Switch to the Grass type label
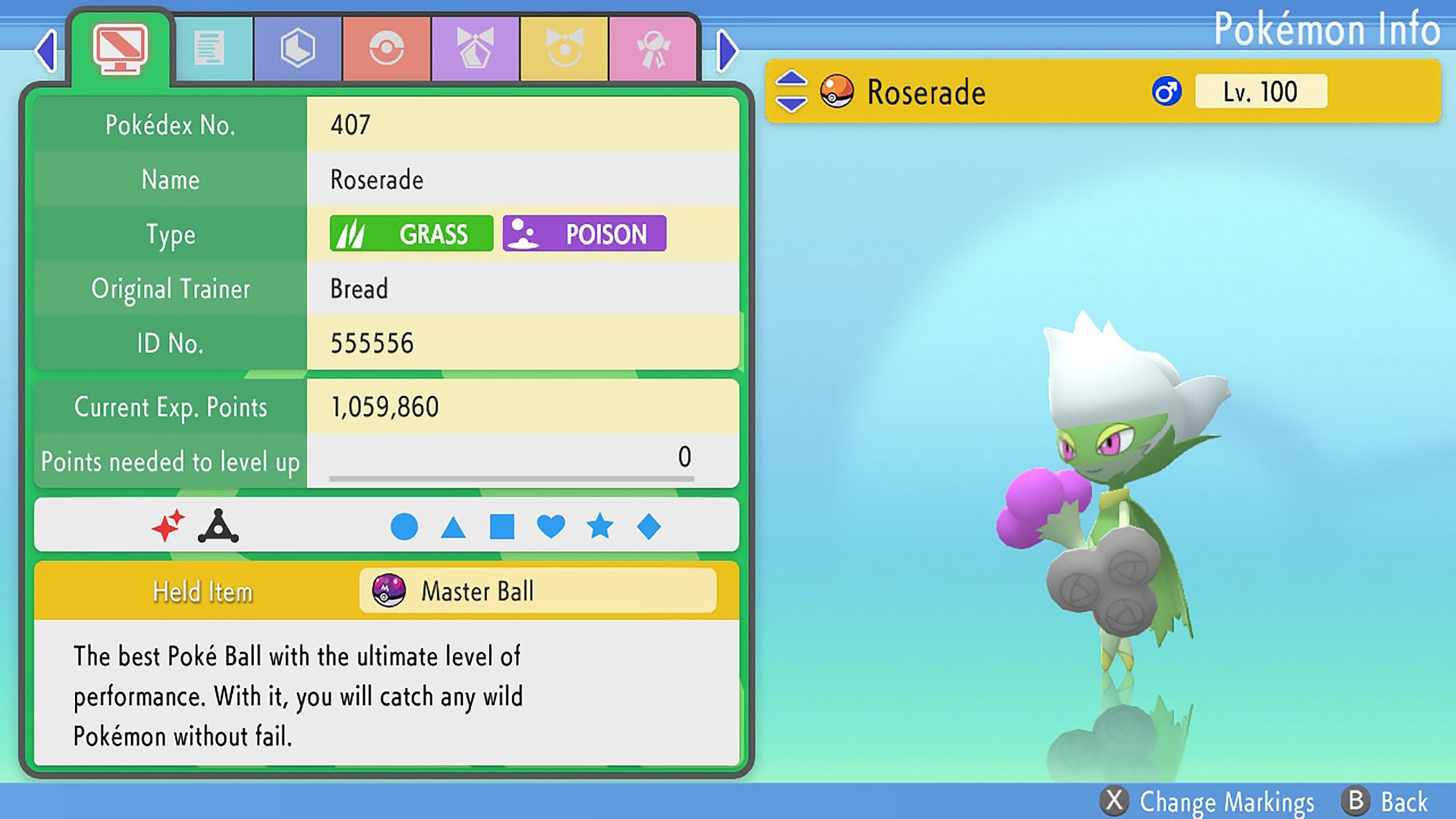 click(x=412, y=234)
